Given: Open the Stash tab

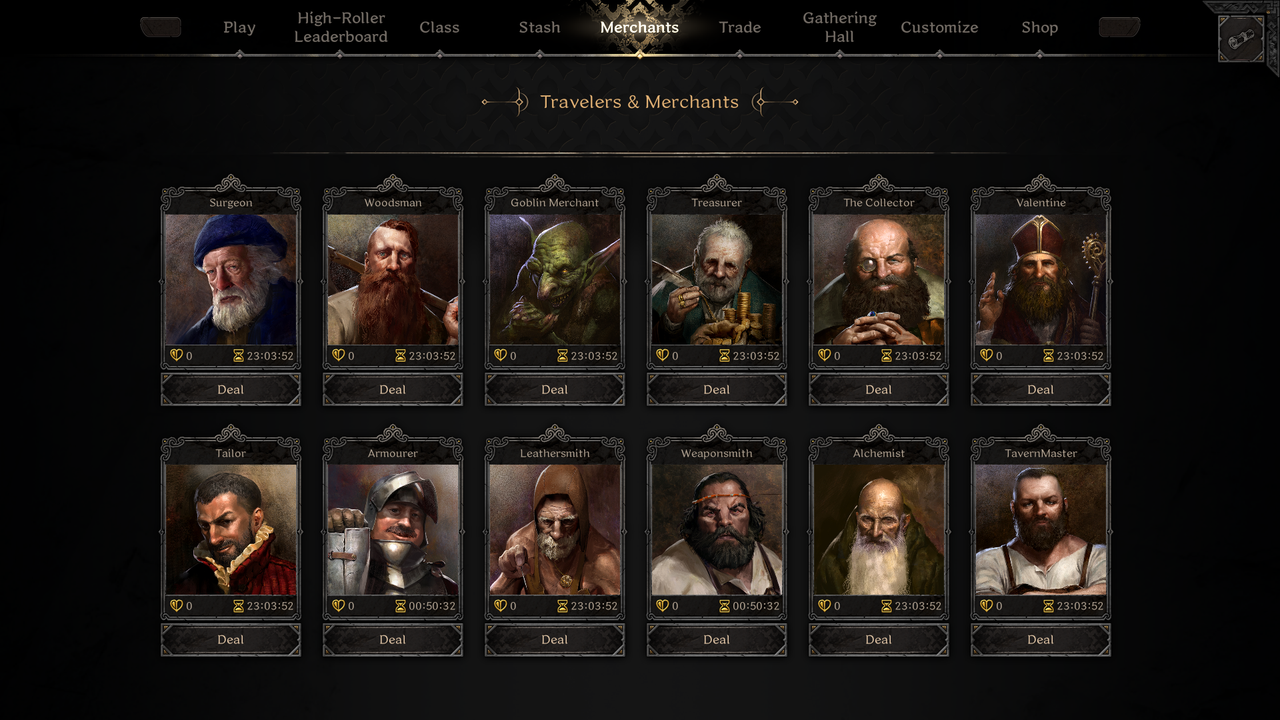Looking at the screenshot, I should (539, 28).
